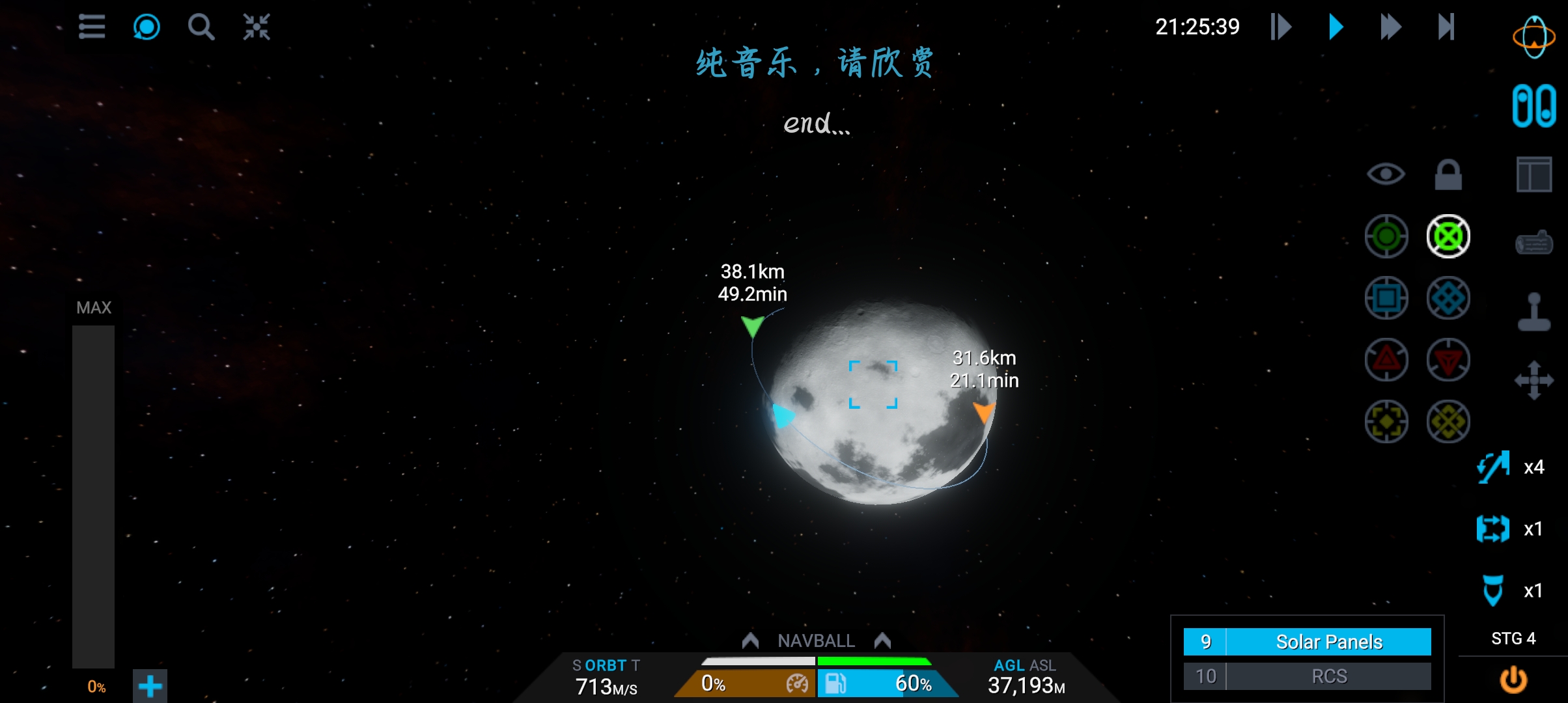The height and width of the screenshot is (703, 1568).
Task: Activate fast-forward time warp
Action: [x=1390, y=27]
